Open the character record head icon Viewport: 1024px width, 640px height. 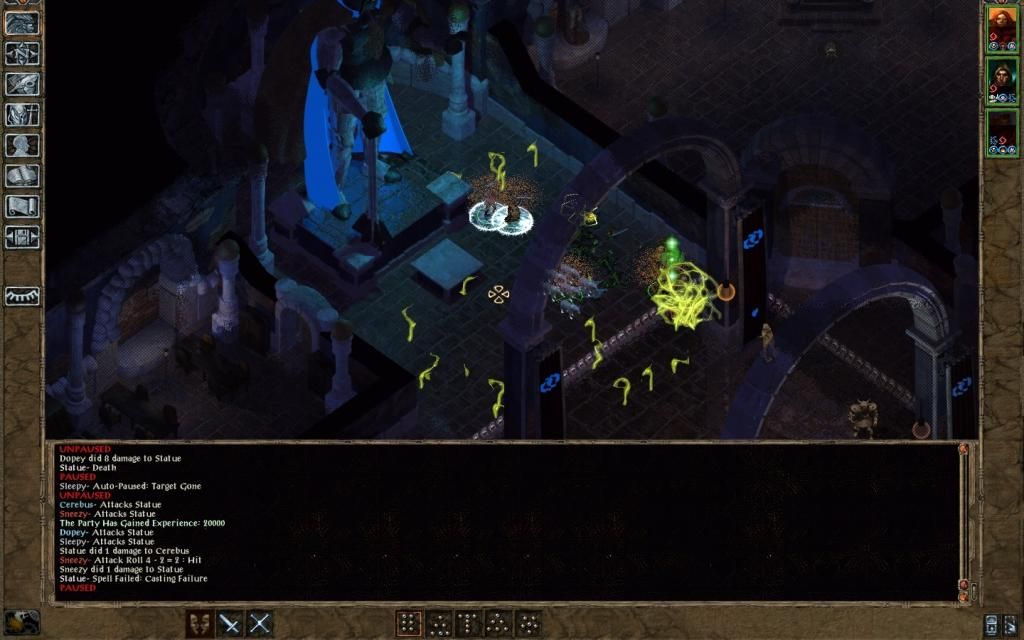(22, 145)
